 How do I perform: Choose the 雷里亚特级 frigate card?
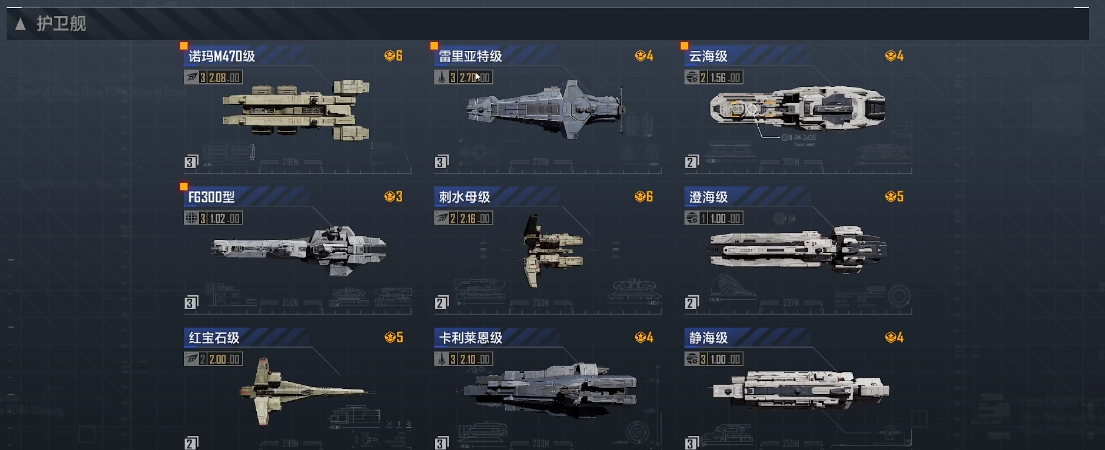pyautogui.click(x=544, y=106)
